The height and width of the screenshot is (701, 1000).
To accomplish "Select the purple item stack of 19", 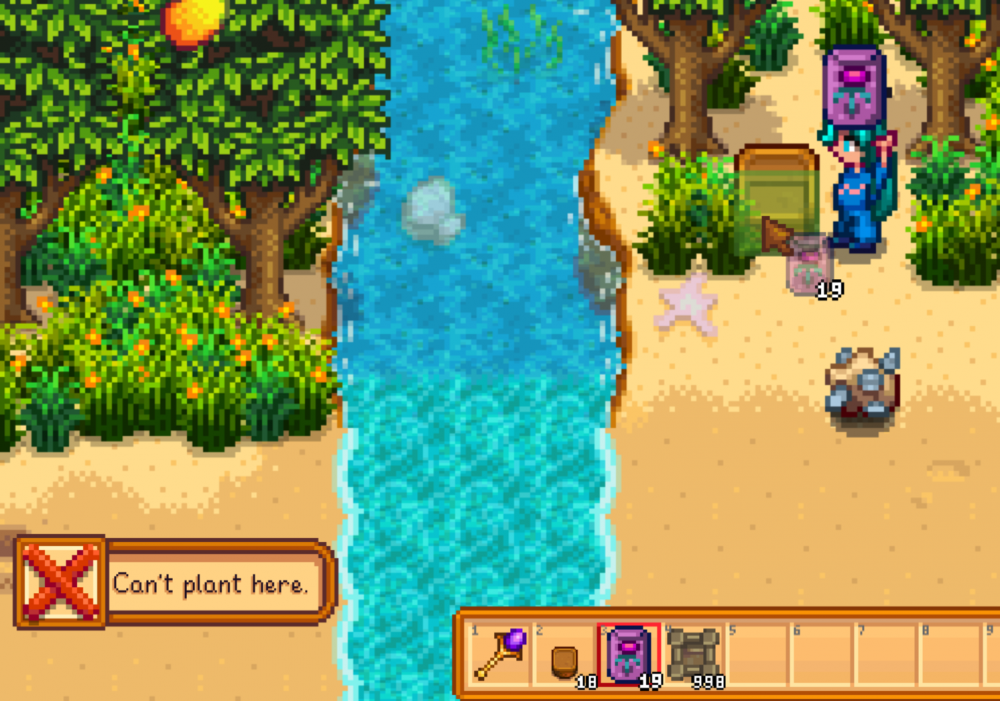I will coord(629,656).
